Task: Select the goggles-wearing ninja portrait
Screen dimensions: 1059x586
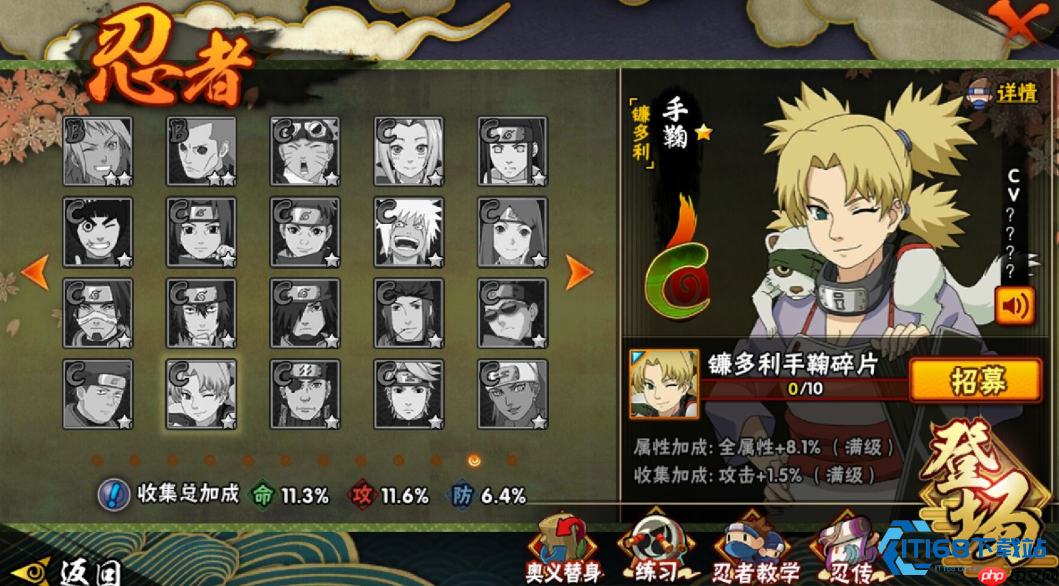Action: [x=305, y=151]
